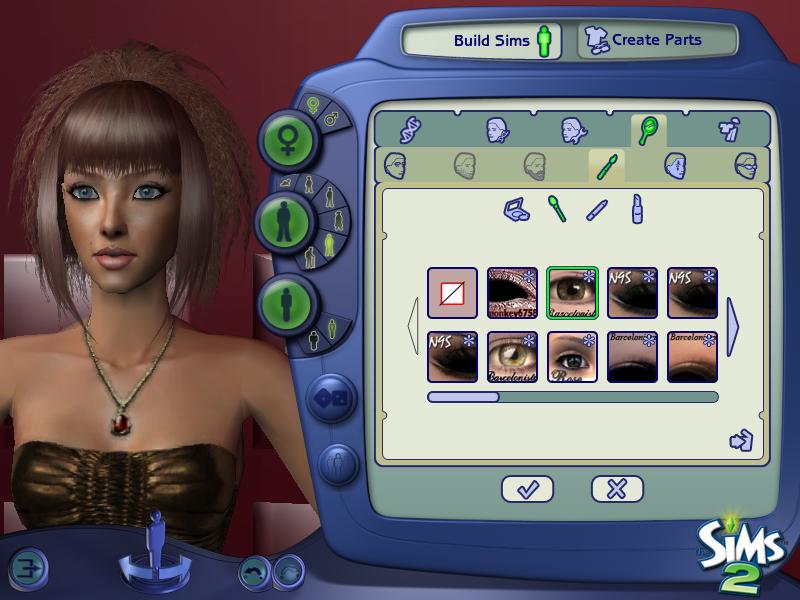
Task: Select the no-makeup crossed-out thumbnail
Action: 452,293
